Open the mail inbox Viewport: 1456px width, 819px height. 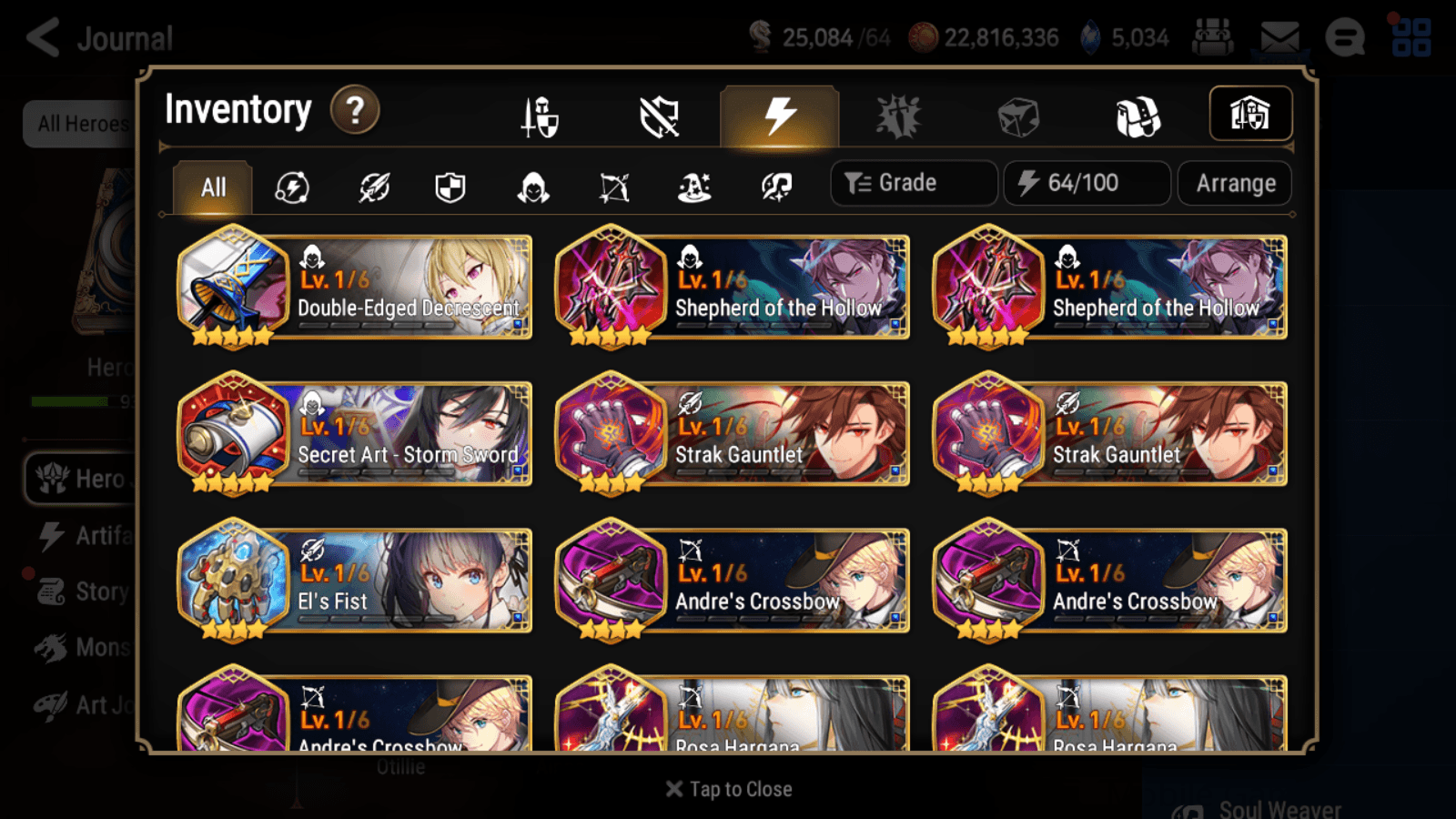tap(1278, 35)
